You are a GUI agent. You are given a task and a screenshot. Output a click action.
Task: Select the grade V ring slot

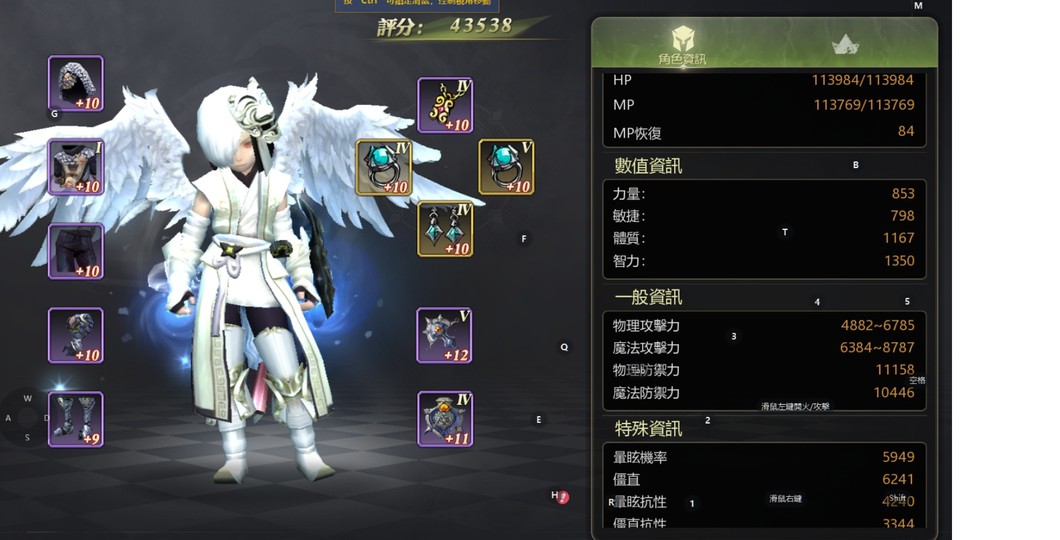[506, 167]
